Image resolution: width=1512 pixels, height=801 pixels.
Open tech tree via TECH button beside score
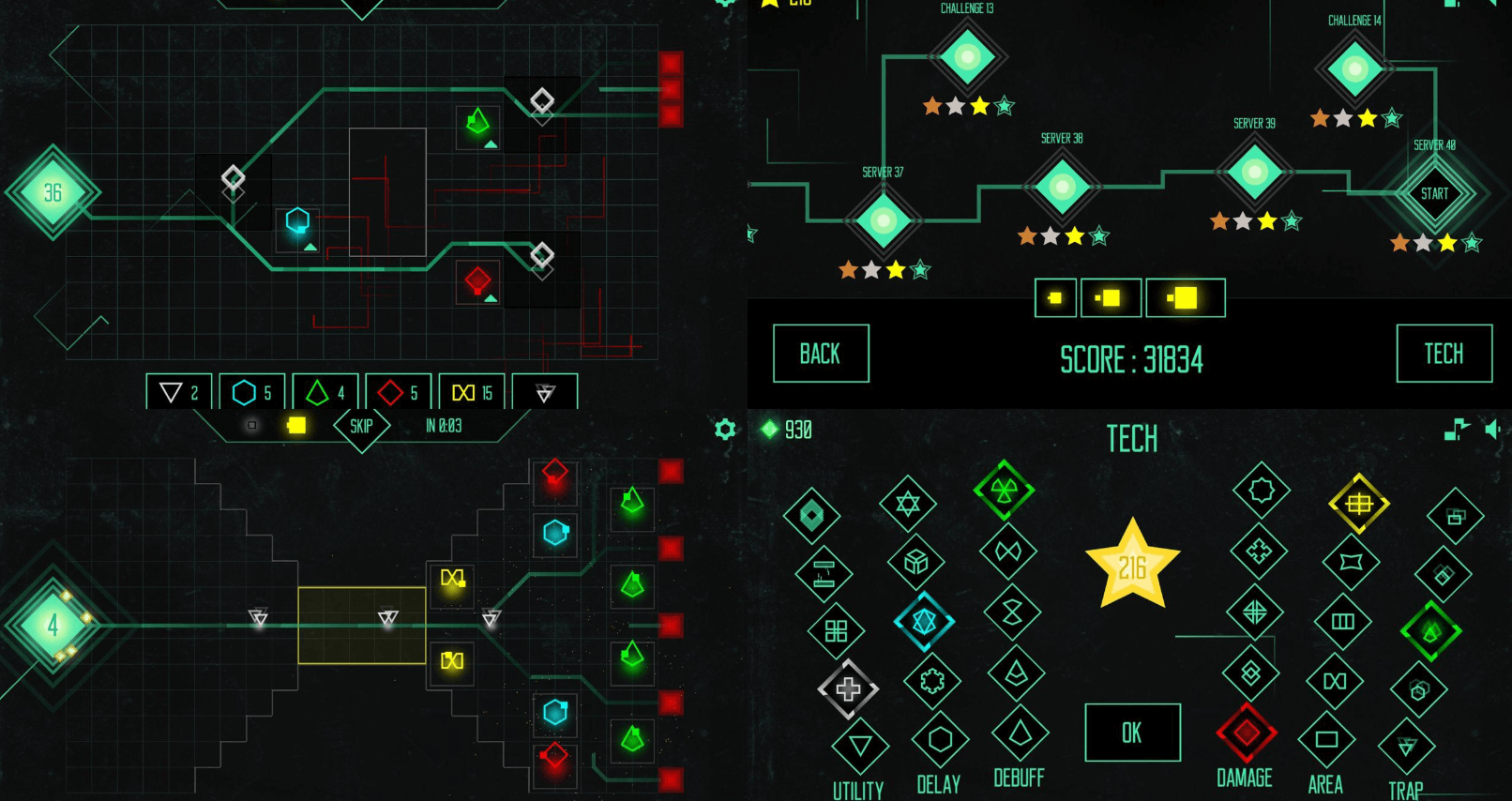(x=1444, y=354)
